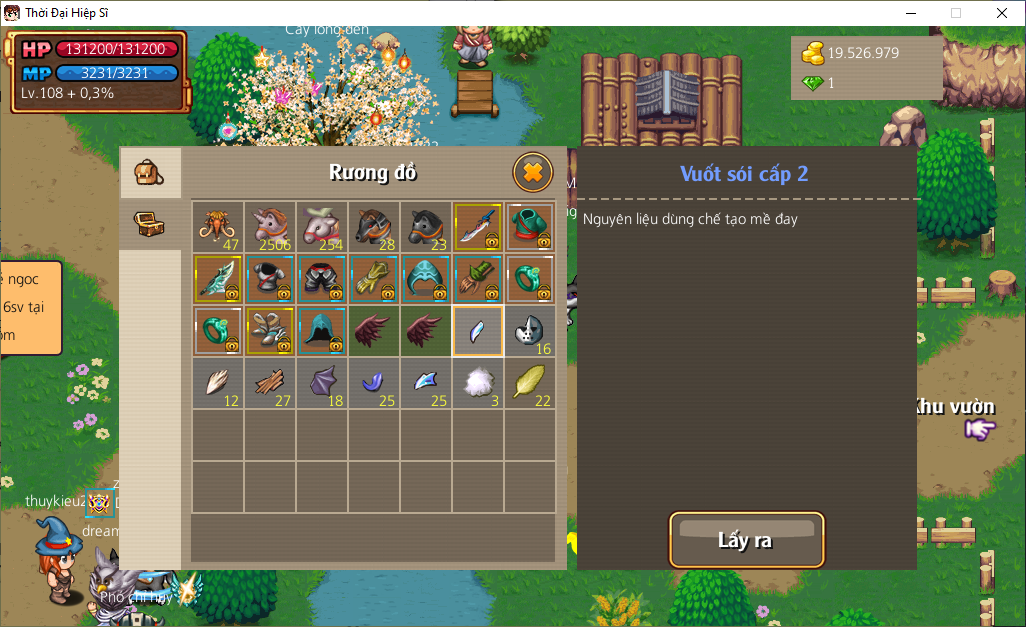The width and height of the screenshot is (1026, 627).
Task: Open the treasure chest storage tab
Action: (150, 223)
